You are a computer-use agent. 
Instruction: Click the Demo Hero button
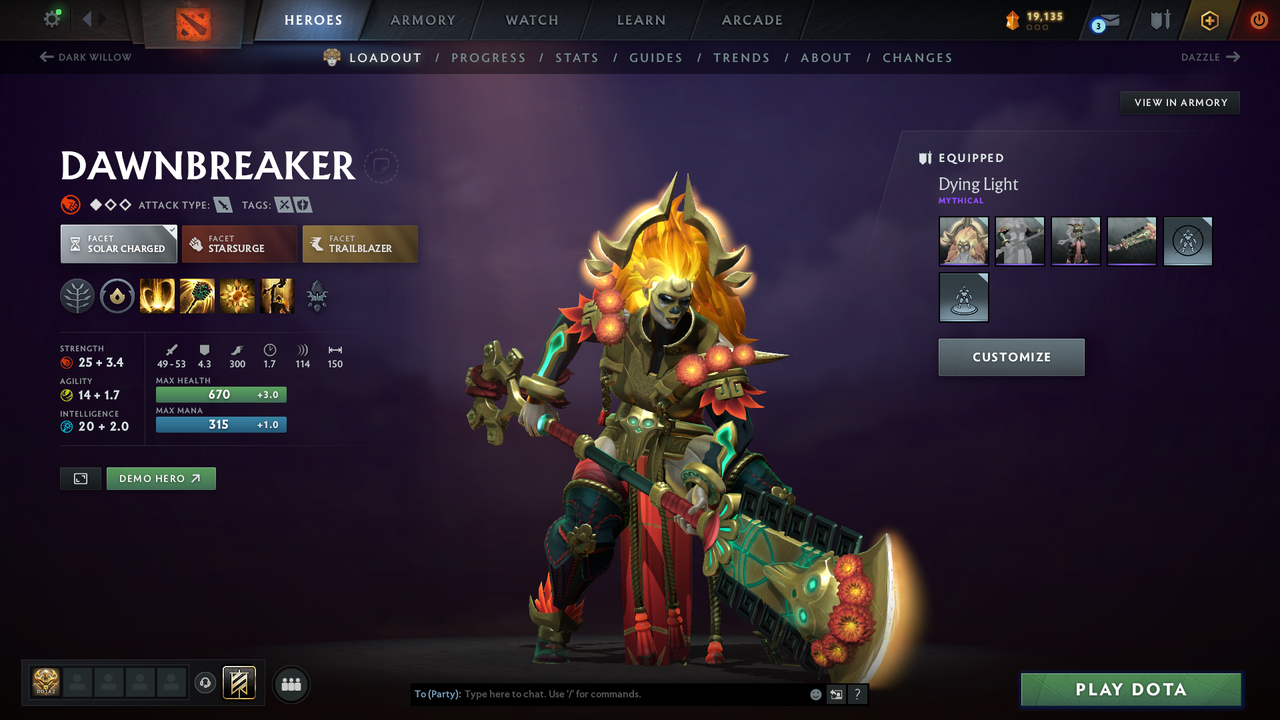(x=161, y=478)
